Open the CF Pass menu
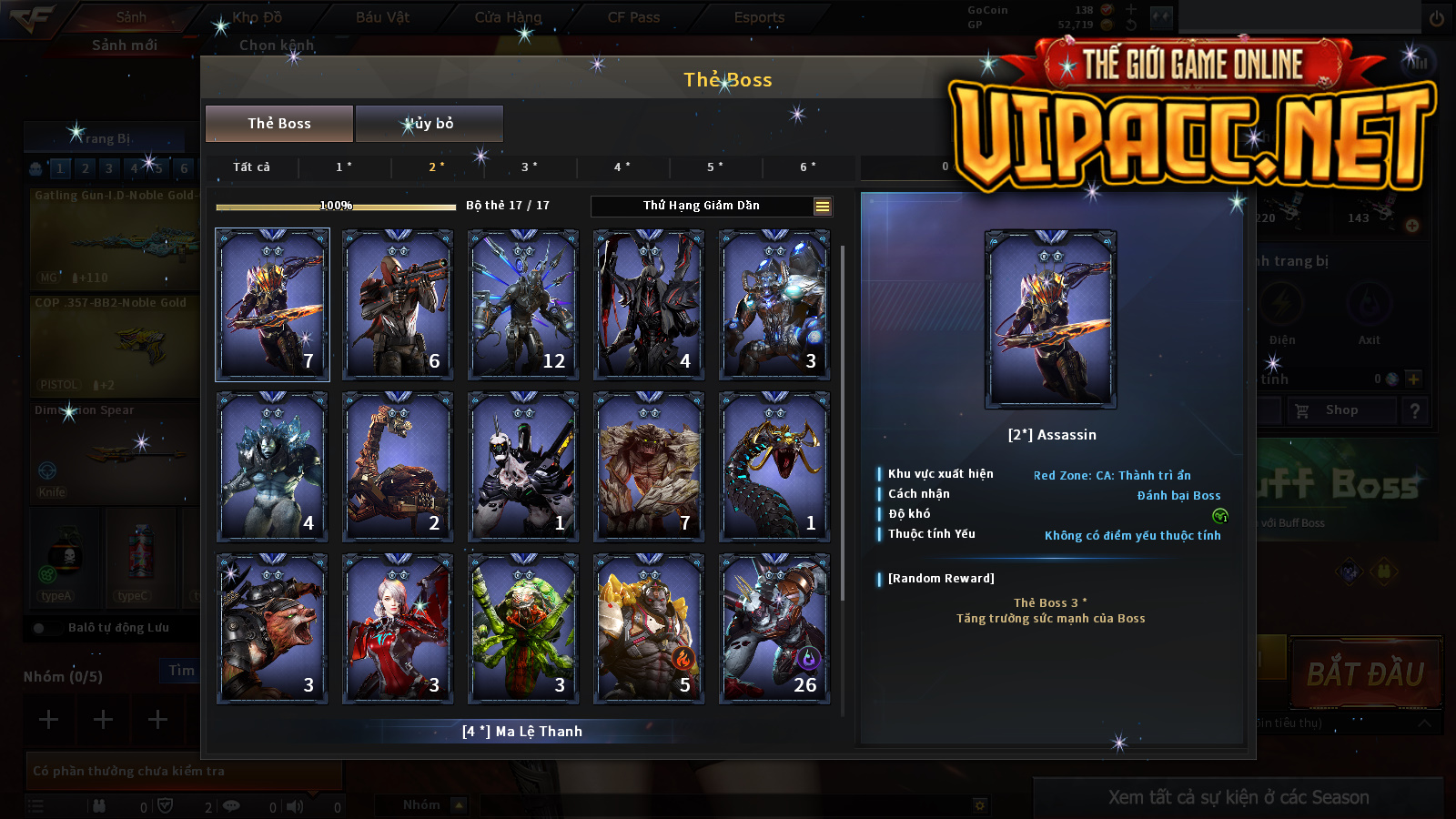This screenshot has width=1456, height=819. click(633, 17)
